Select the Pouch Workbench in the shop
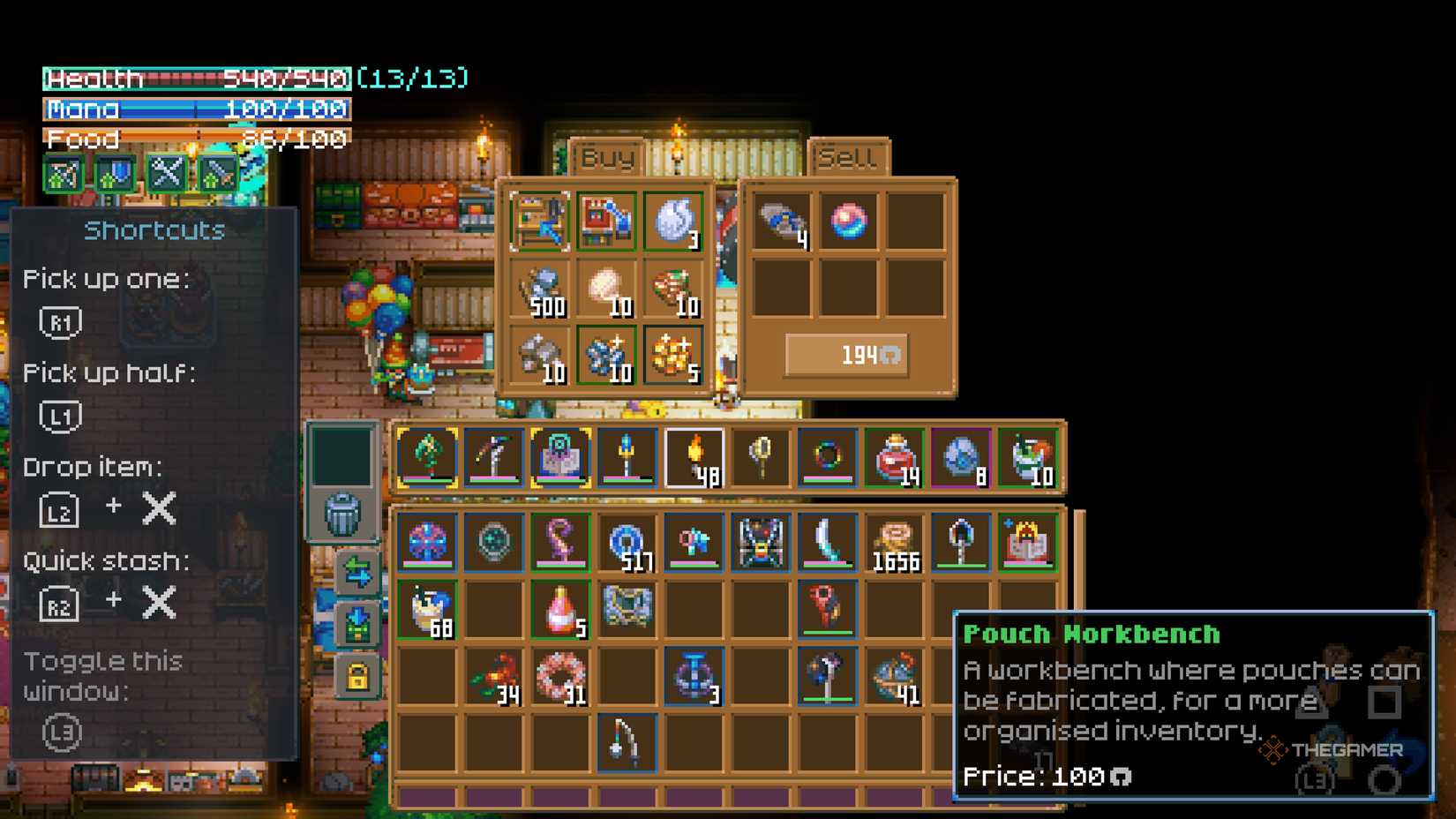 539,221
